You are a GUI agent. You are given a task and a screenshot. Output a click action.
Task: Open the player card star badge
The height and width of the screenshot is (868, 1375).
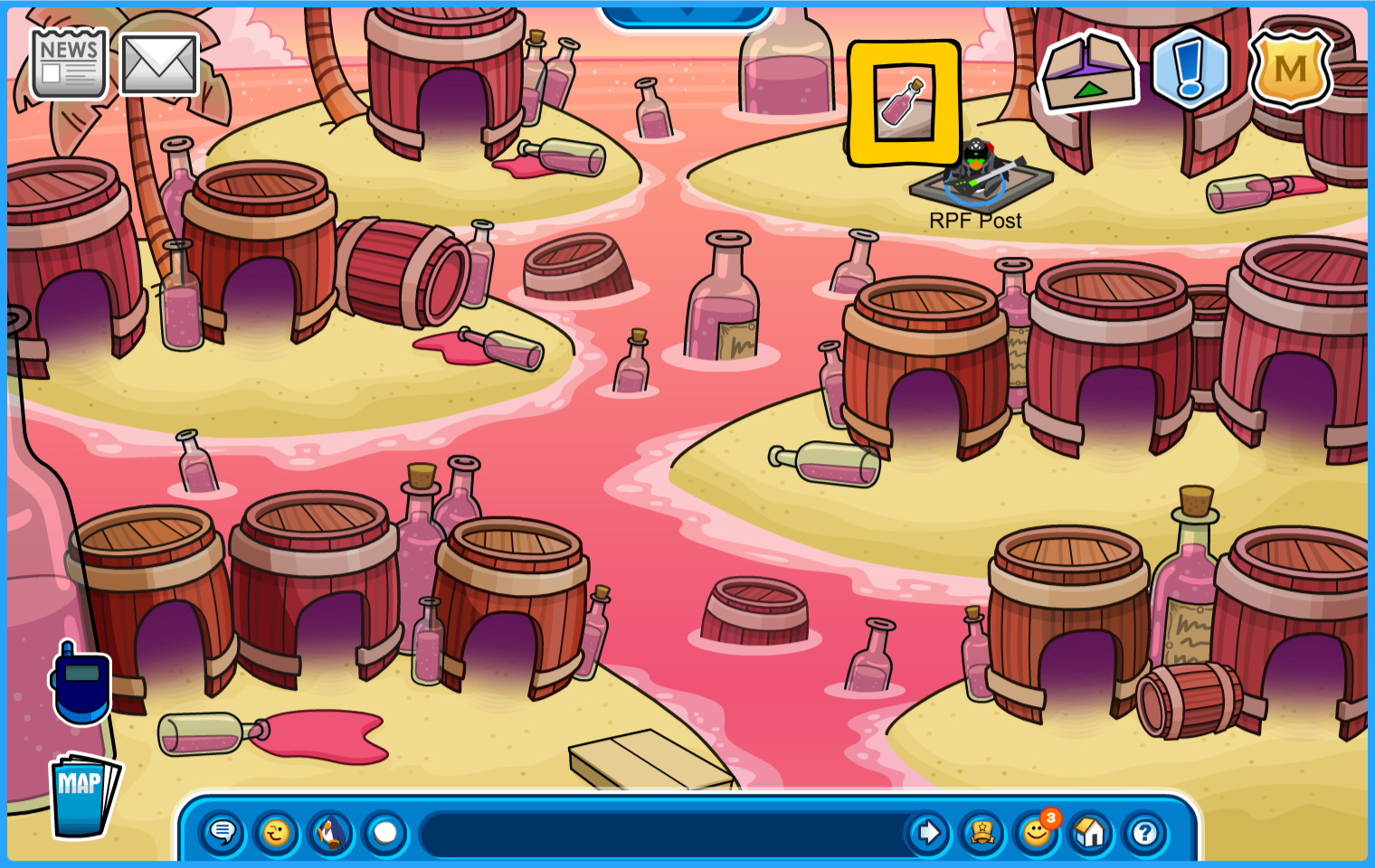click(x=982, y=832)
